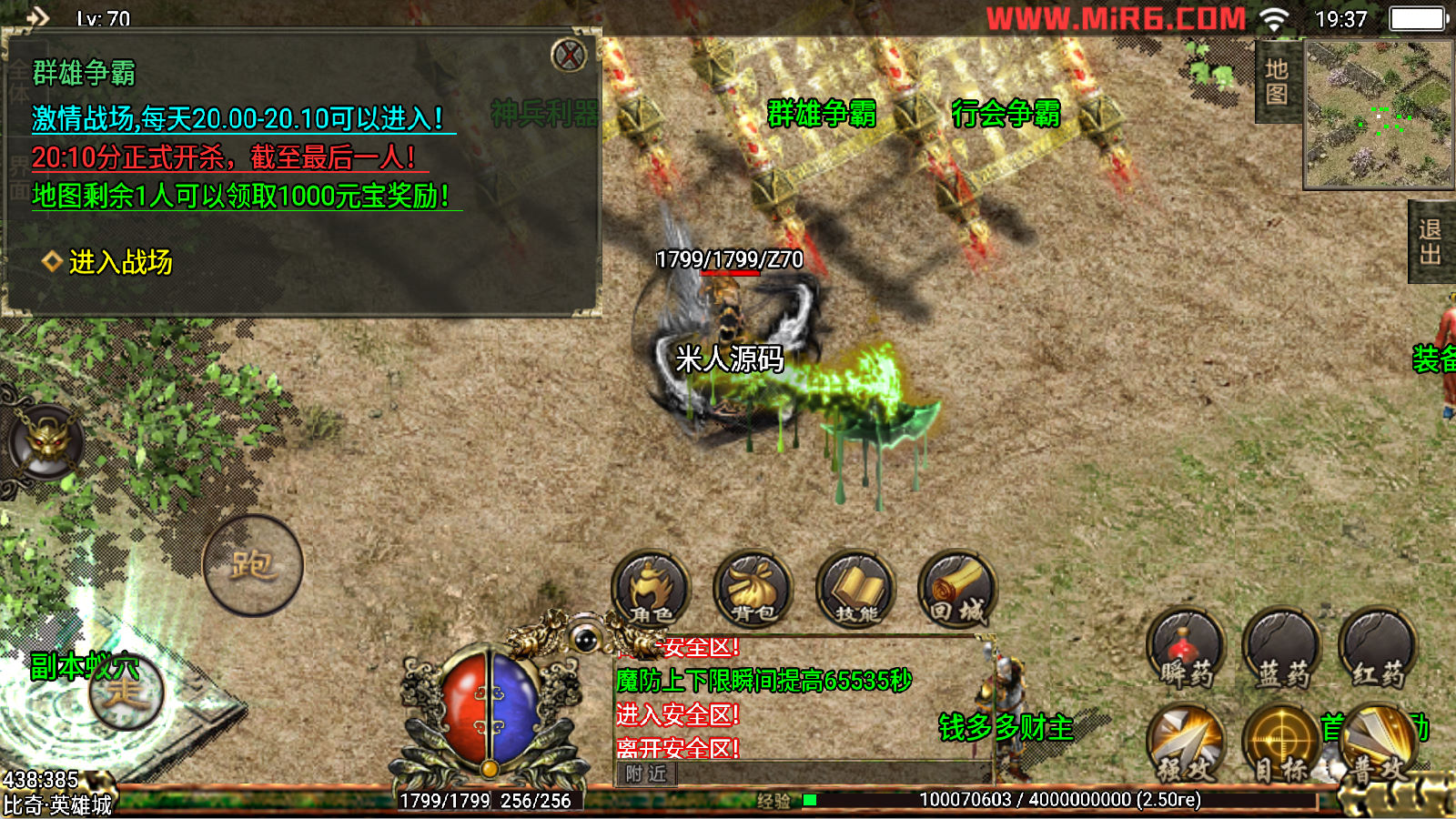Screen dimensions: 1456x819
Task: Open the 角色 character sheet
Action: coord(651,590)
